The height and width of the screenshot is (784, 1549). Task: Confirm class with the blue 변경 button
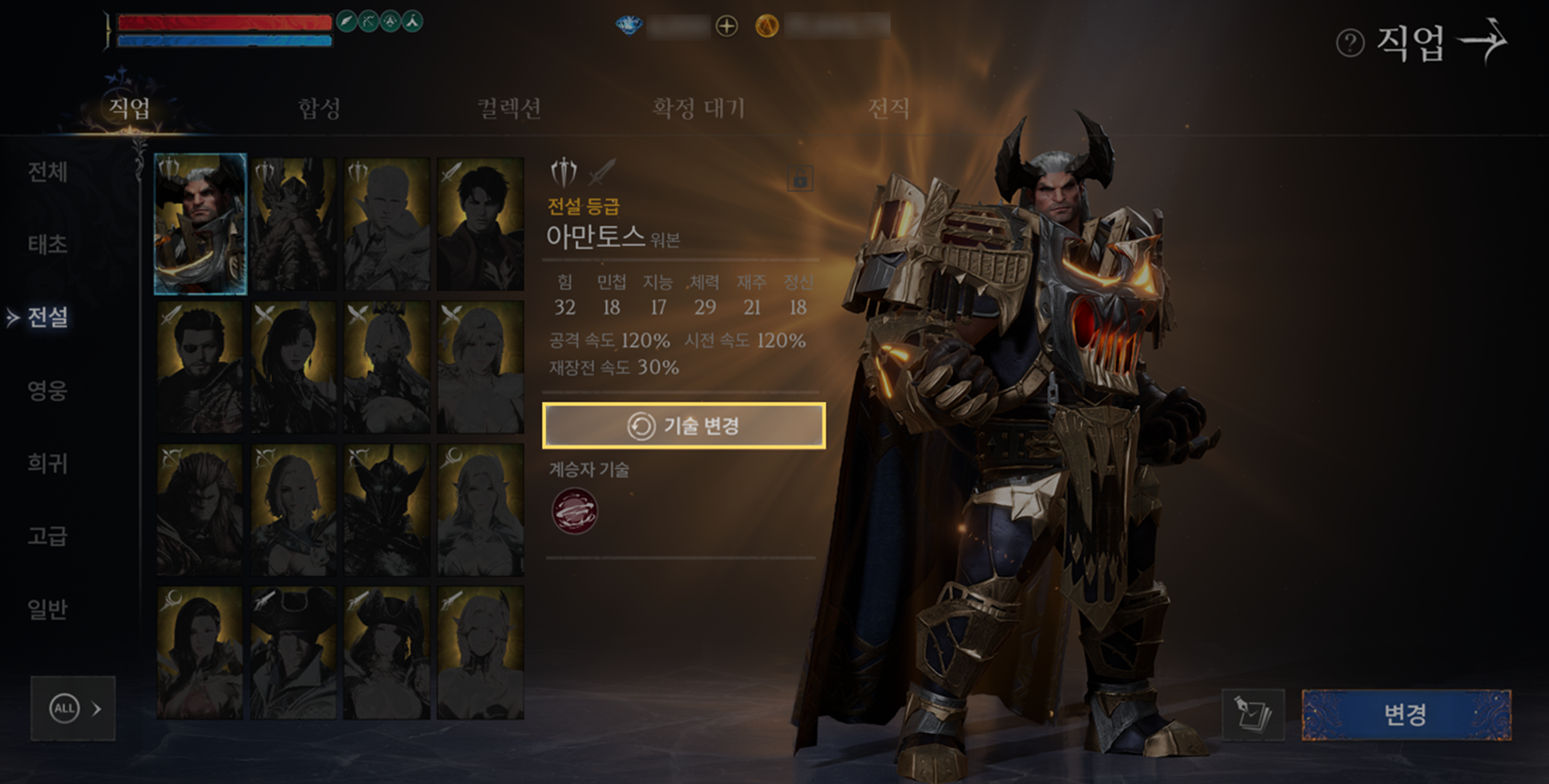pos(1405,714)
